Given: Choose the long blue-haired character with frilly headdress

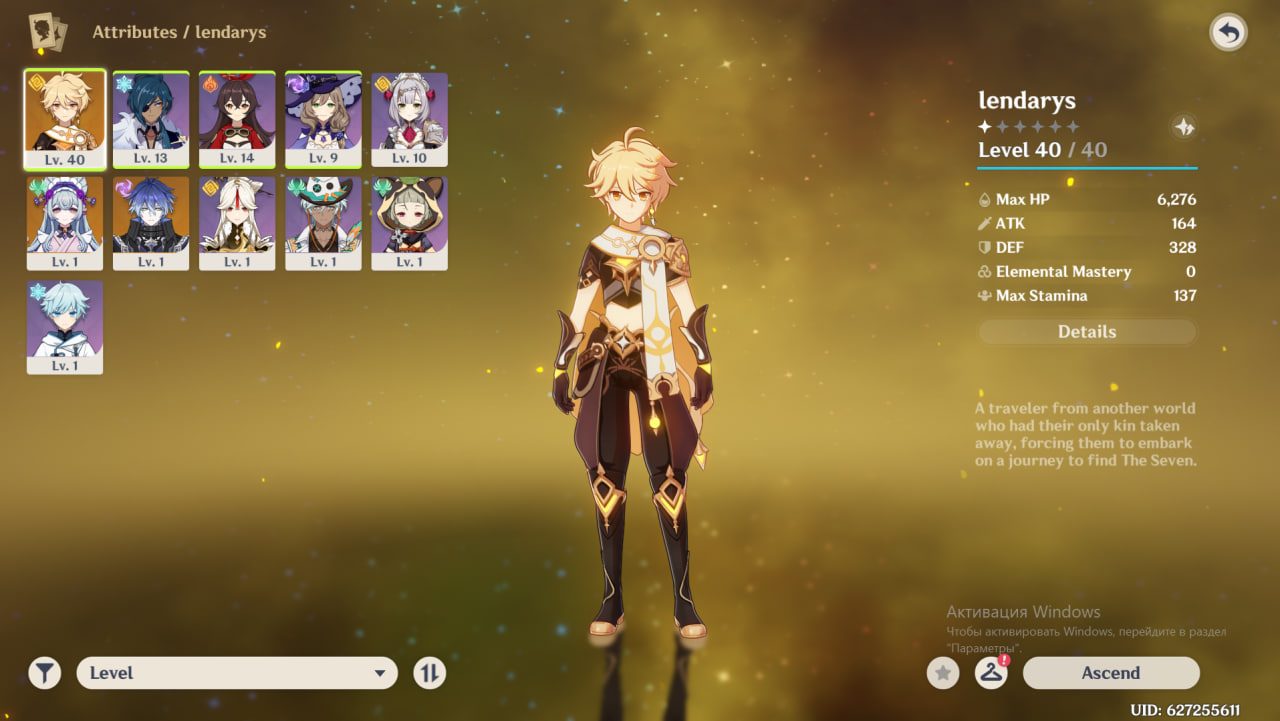Looking at the screenshot, I should coord(65,224).
